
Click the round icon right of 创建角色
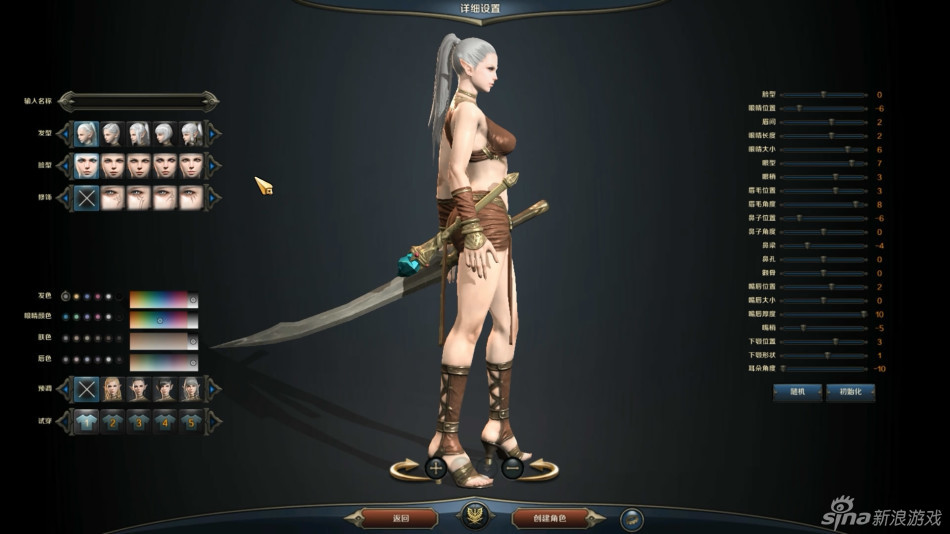pos(631,518)
